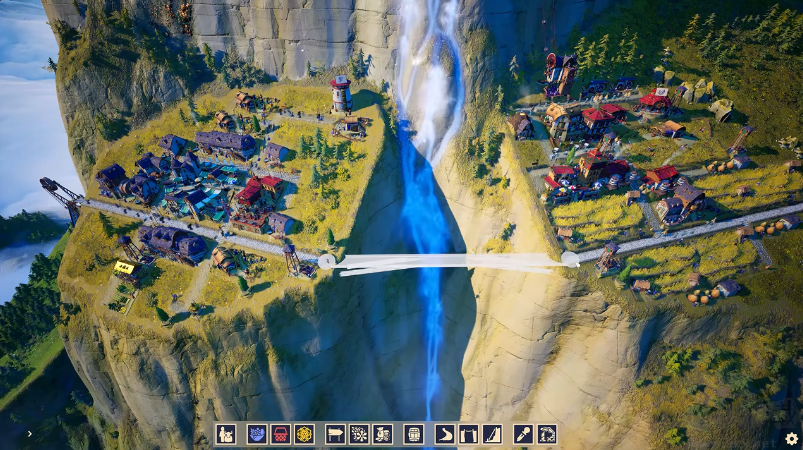
Task: Select the yellow mandala pattern tool
Action: click(304, 434)
